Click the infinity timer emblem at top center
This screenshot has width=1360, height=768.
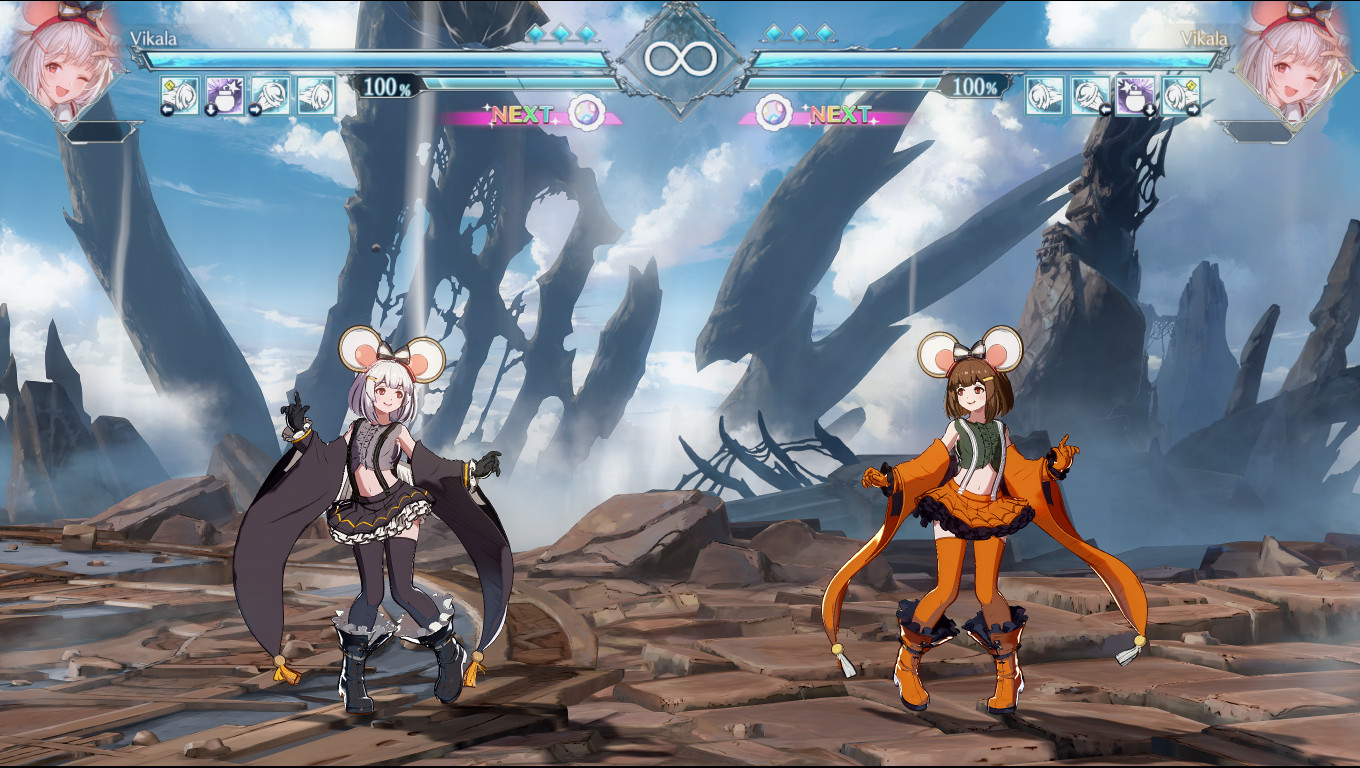click(x=681, y=56)
